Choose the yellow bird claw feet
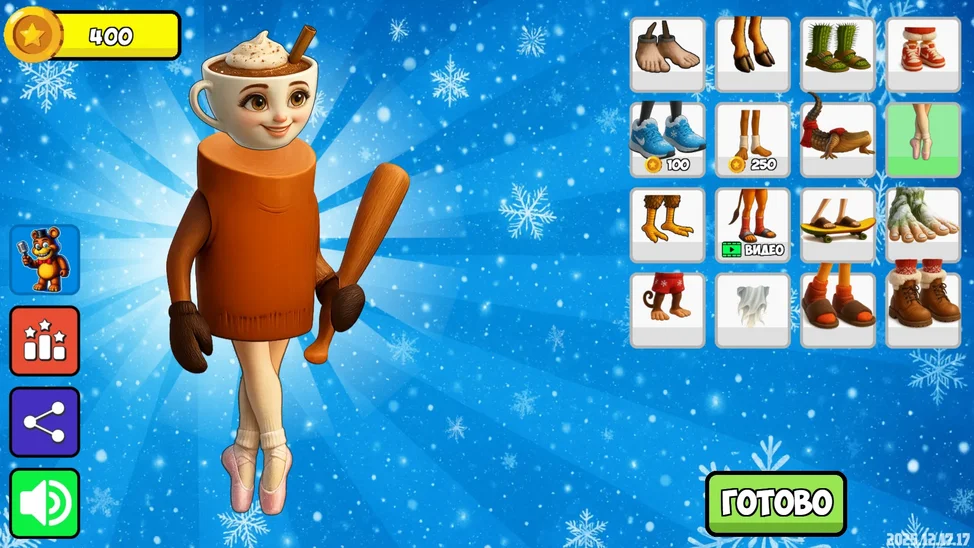Screen dimensions: 974x548 tap(667, 225)
